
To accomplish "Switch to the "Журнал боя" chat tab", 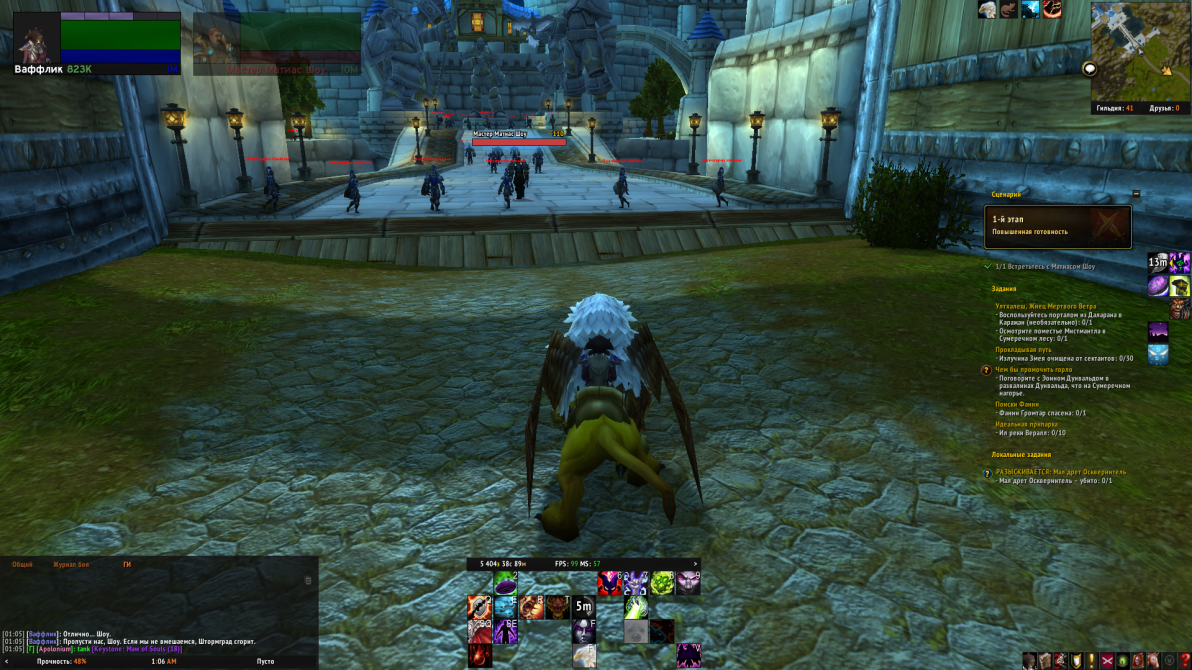I will pos(71,565).
